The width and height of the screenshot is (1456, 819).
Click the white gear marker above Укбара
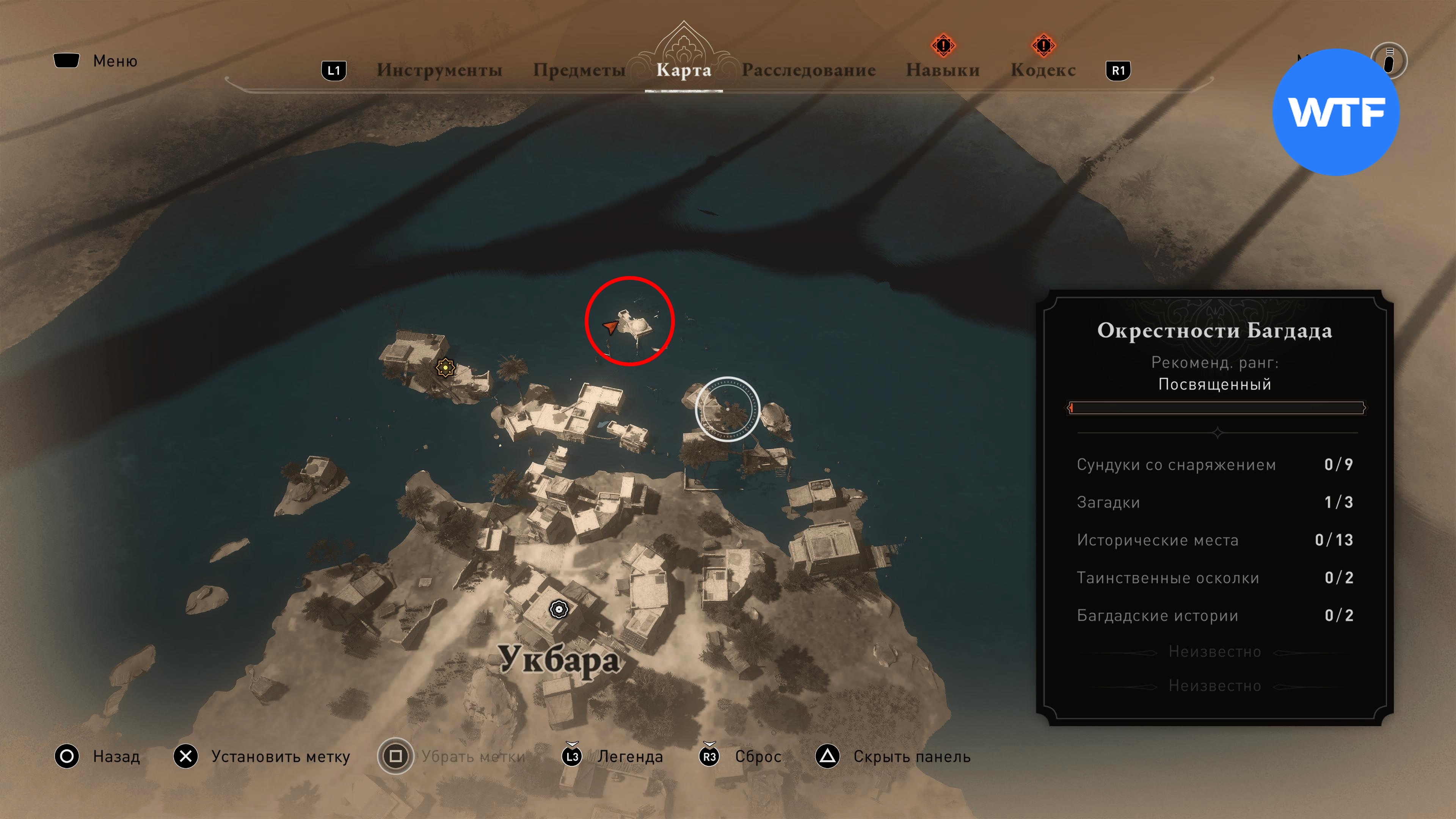pyautogui.click(x=559, y=609)
